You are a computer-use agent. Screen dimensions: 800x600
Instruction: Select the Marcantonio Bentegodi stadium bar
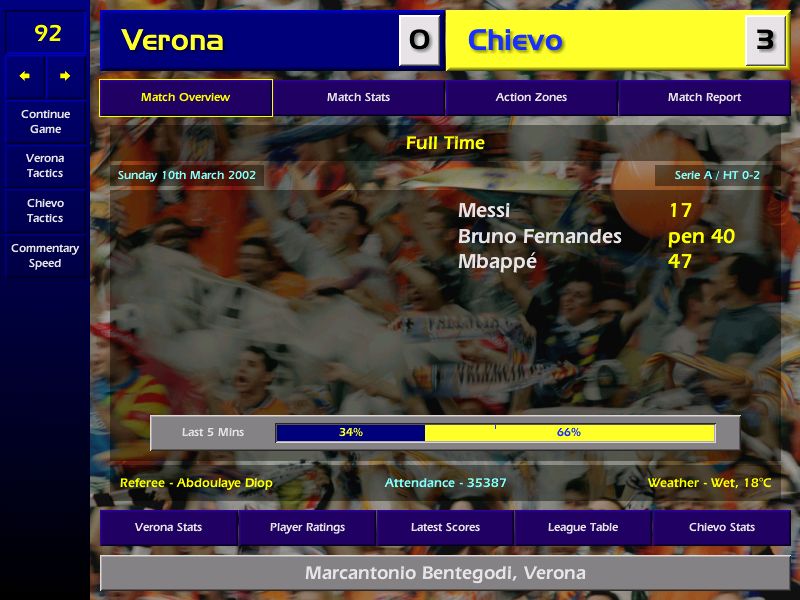coord(445,573)
